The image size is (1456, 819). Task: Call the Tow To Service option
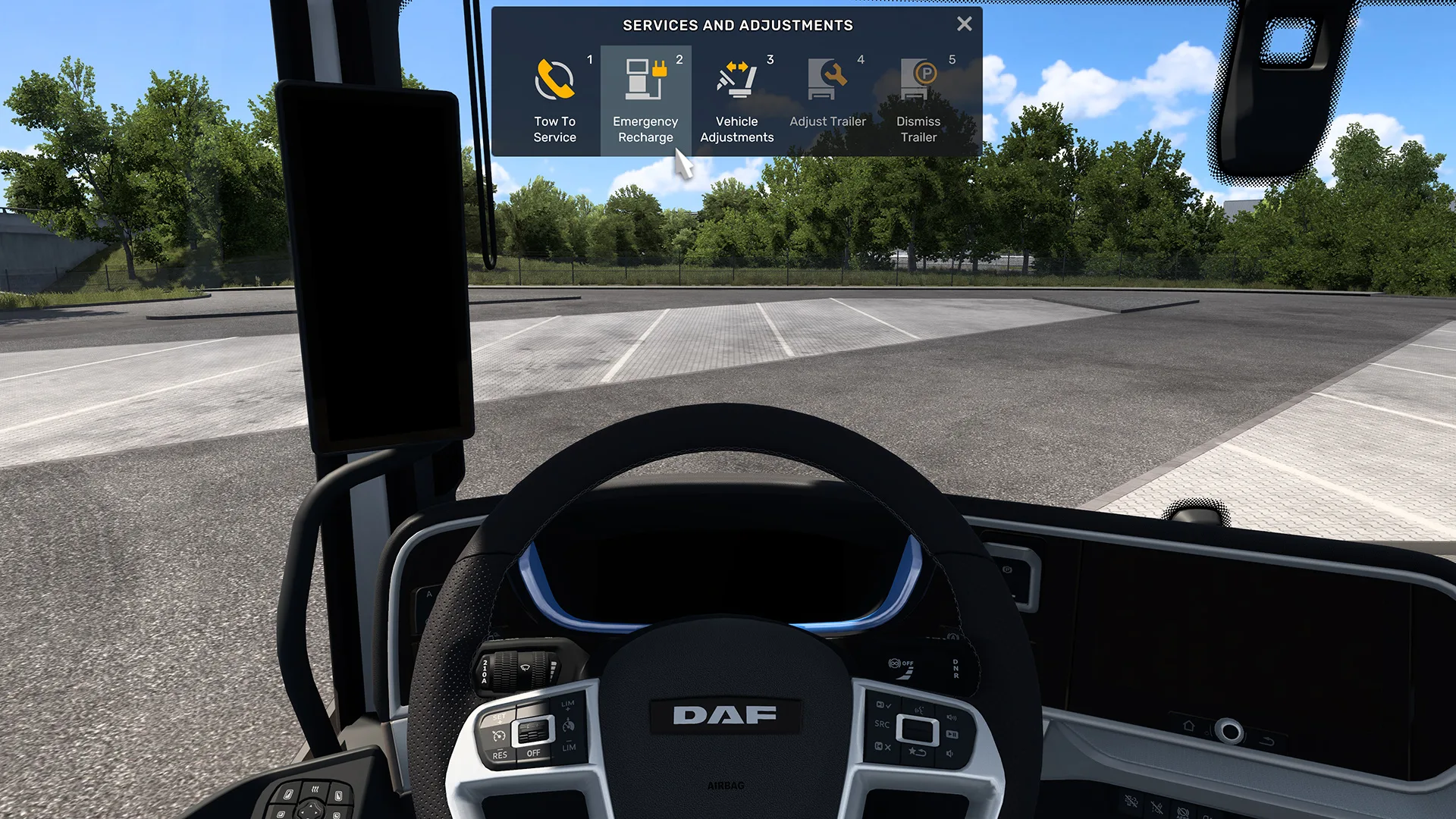pos(554,100)
